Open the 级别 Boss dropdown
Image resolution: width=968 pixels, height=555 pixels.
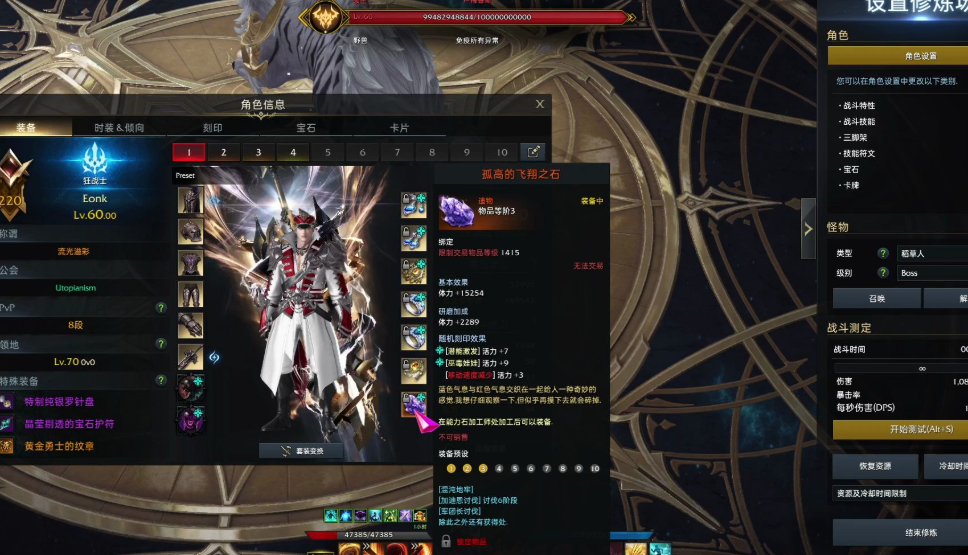(930, 273)
